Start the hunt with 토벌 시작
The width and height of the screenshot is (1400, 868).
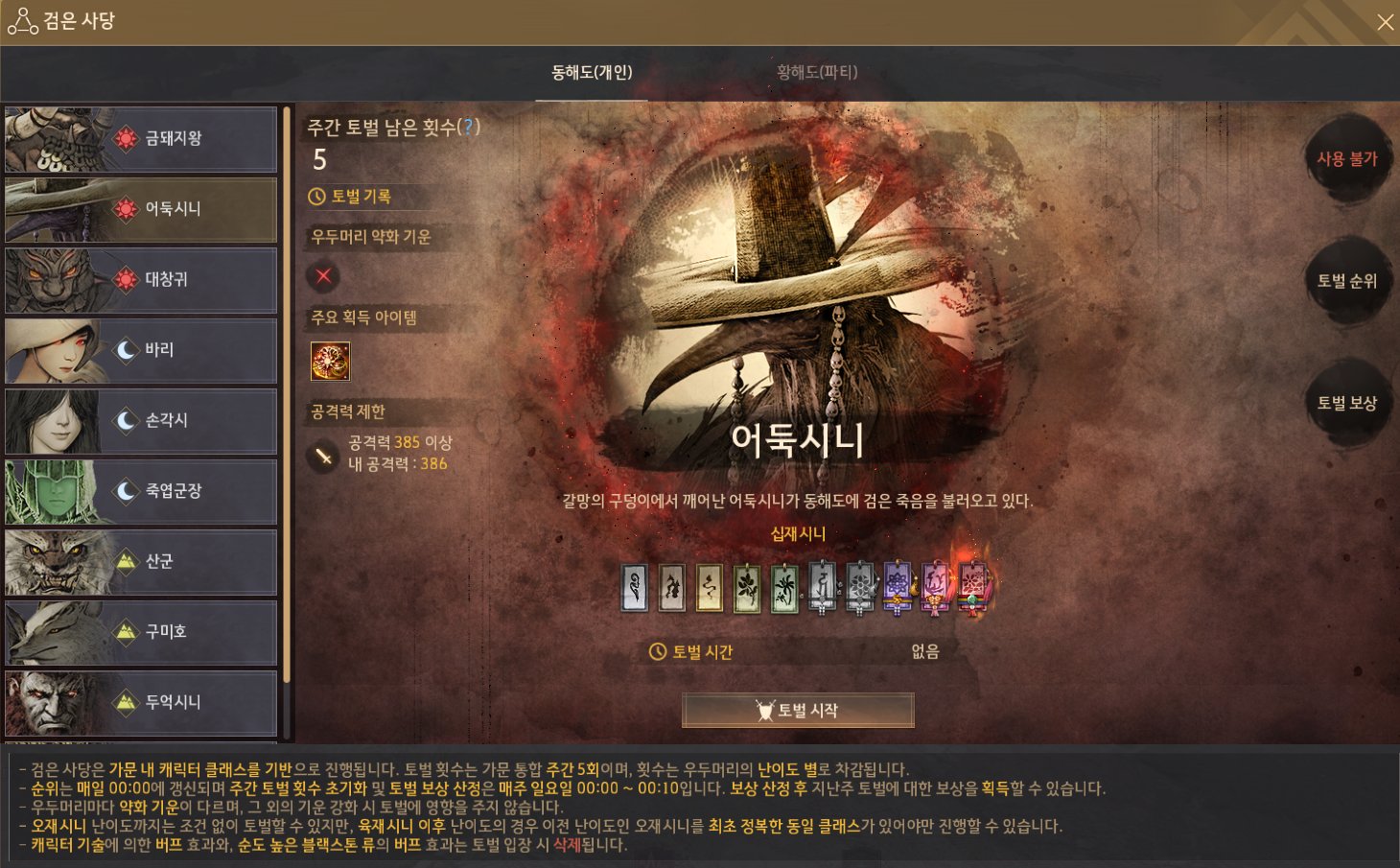798,711
